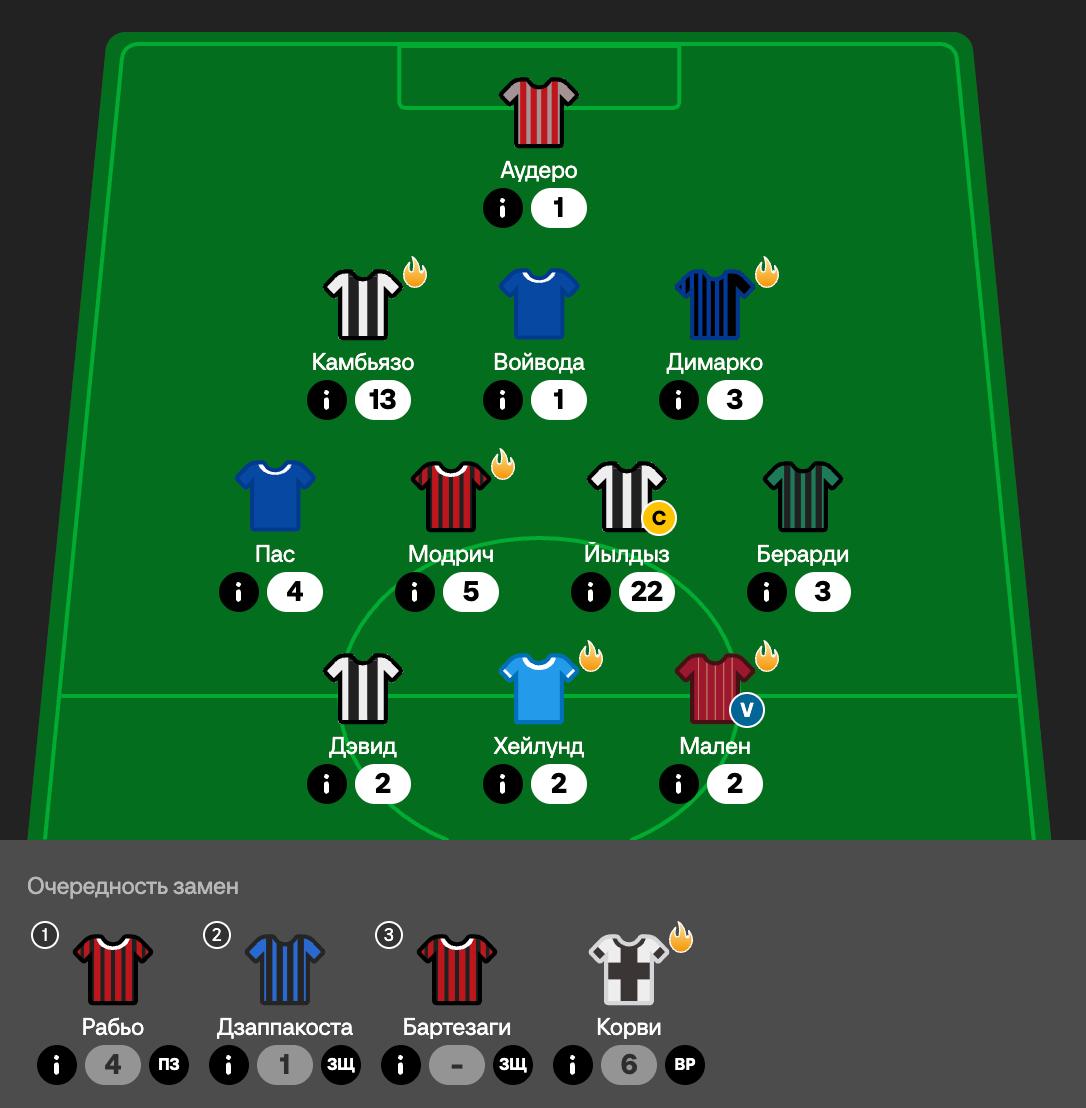Image resolution: width=1086 pixels, height=1108 pixels.
Task: Open Йылдыз player info button
Action: coord(591,593)
